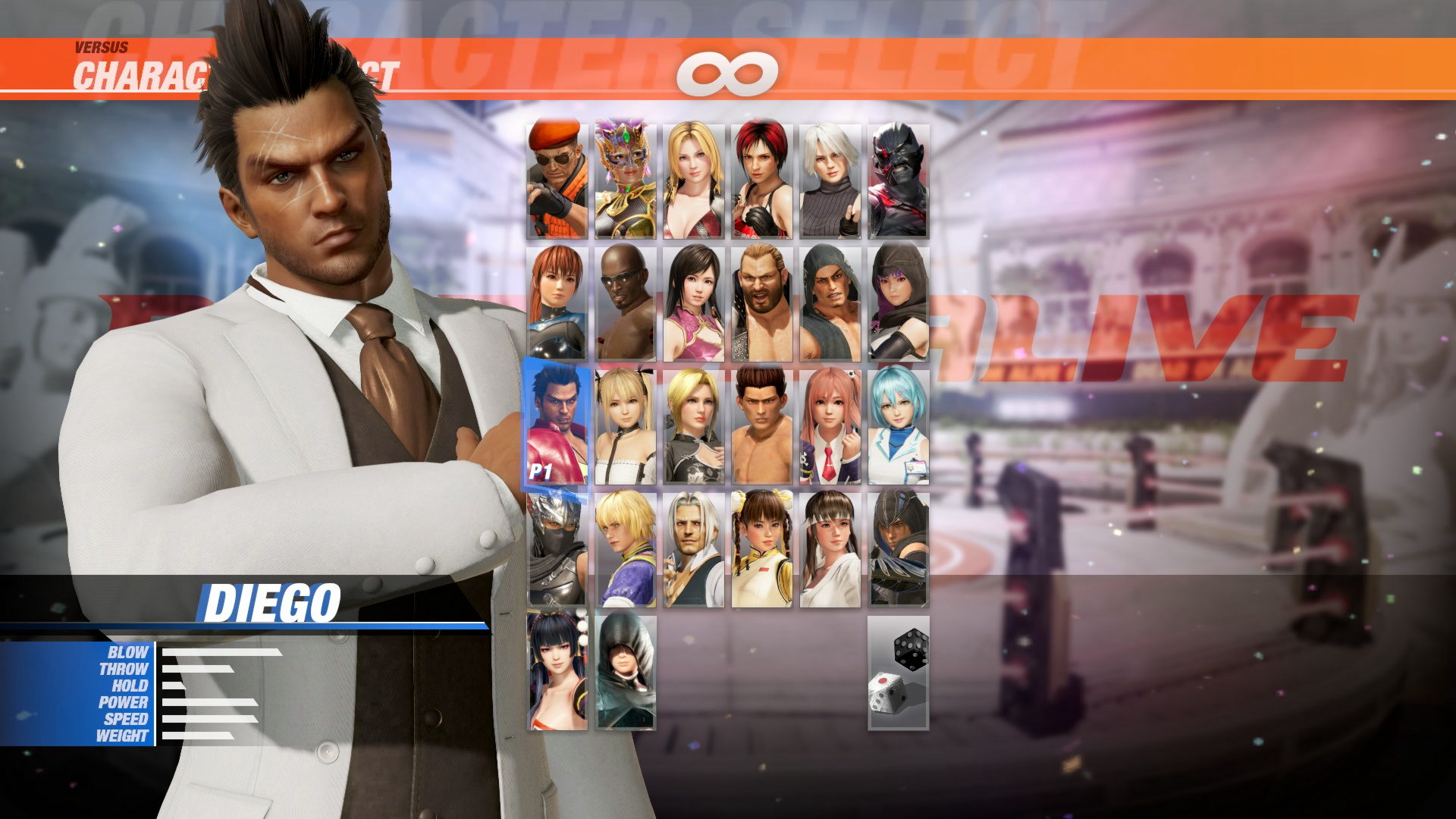The width and height of the screenshot is (1456, 819).
Task: Select the armored fighter Hayate
Action: coord(899,546)
